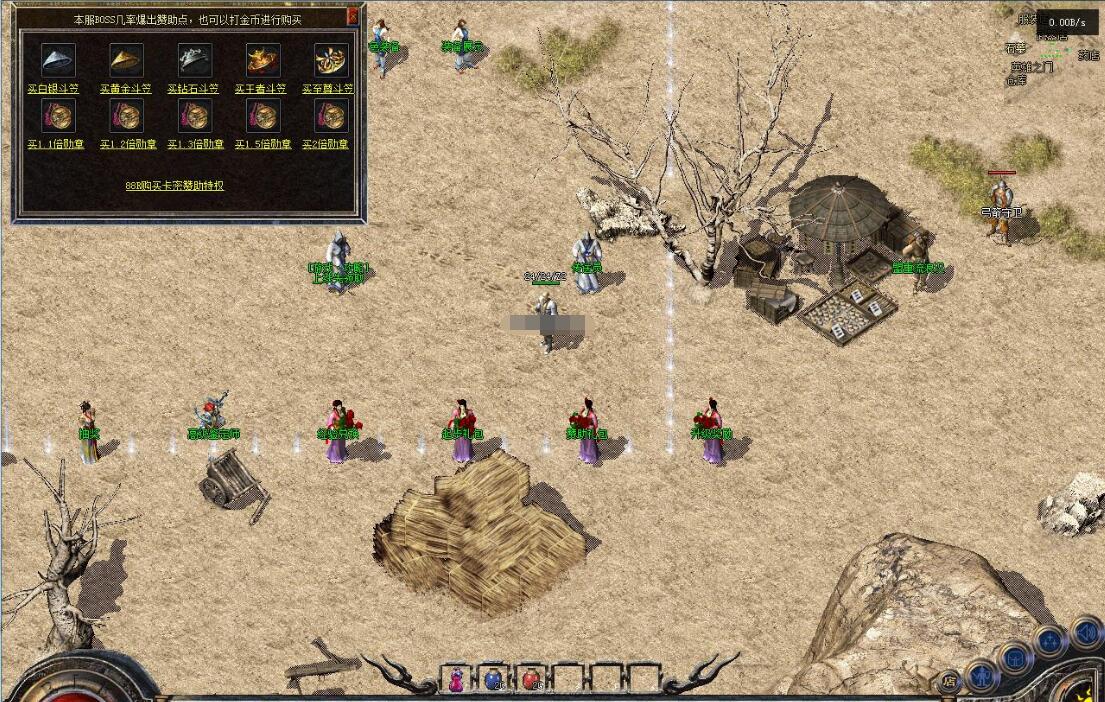Use the pink potion in the hotbar
1105x702 pixels.
coord(457,679)
